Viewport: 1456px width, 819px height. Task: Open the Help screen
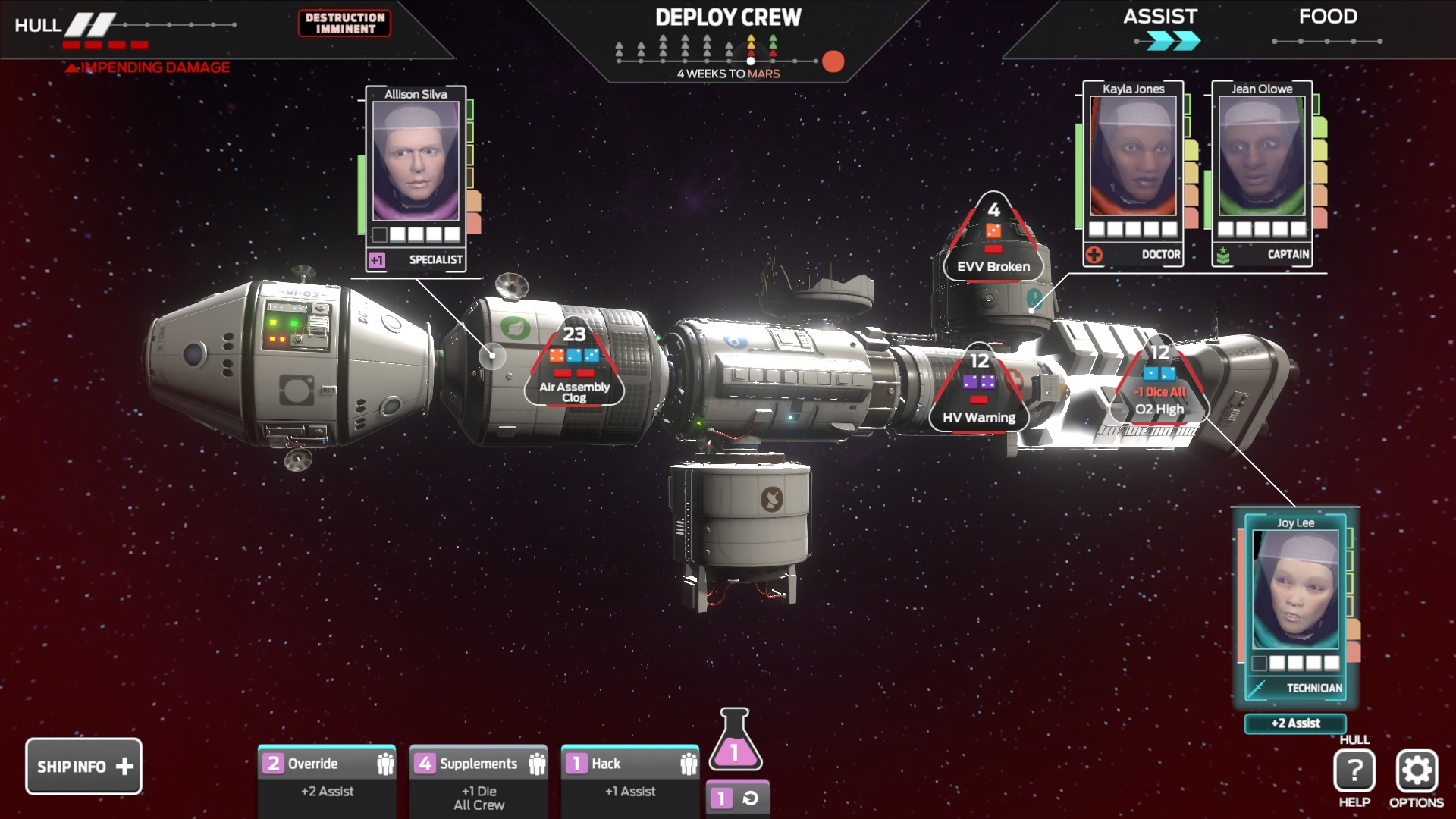tap(1354, 772)
